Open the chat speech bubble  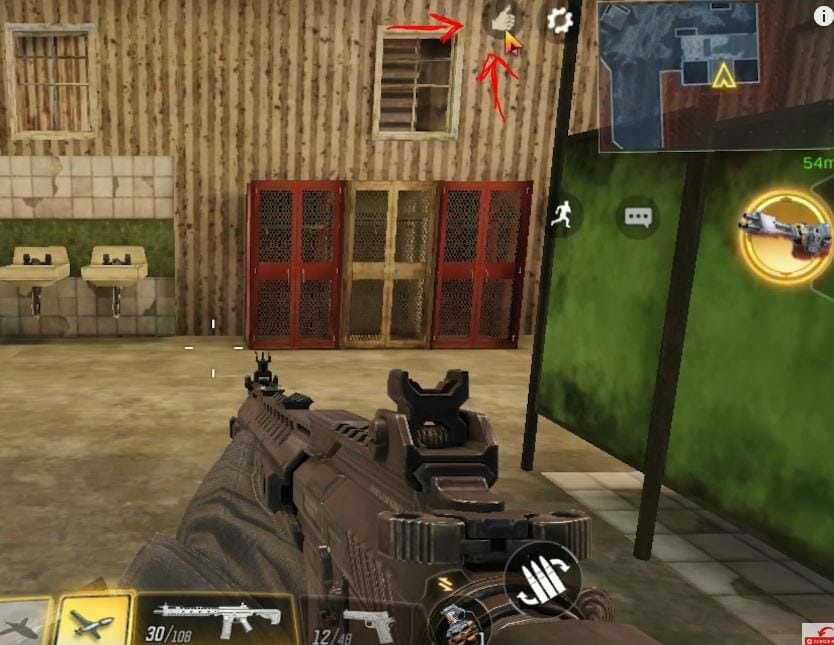637,216
